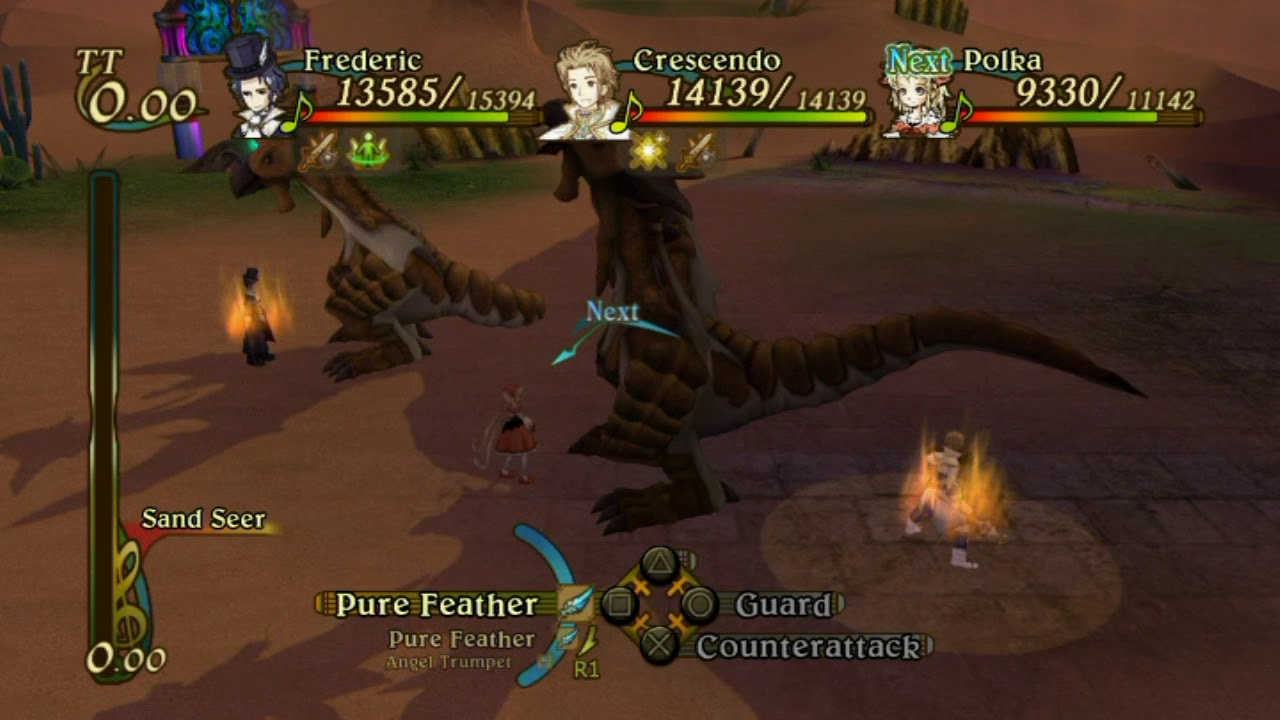Image resolution: width=1280 pixels, height=720 pixels.
Task: Inspect Crescendo's yellow sparkle status icon
Action: (648, 152)
